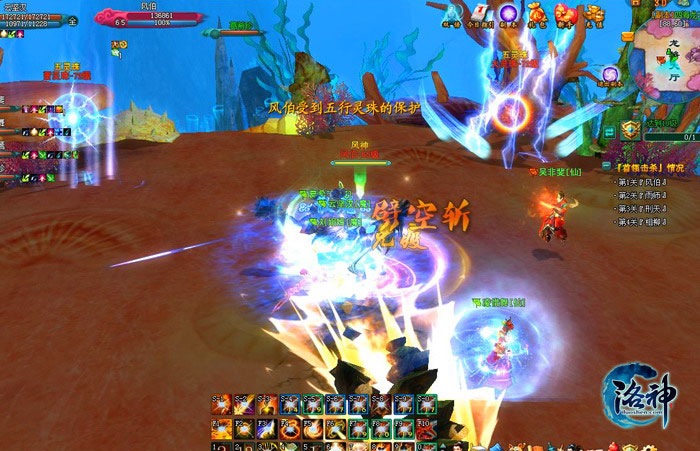Viewport: 700px width, 451px height.
Task: Open the mail envelope icon beside minimap
Action: (627, 36)
